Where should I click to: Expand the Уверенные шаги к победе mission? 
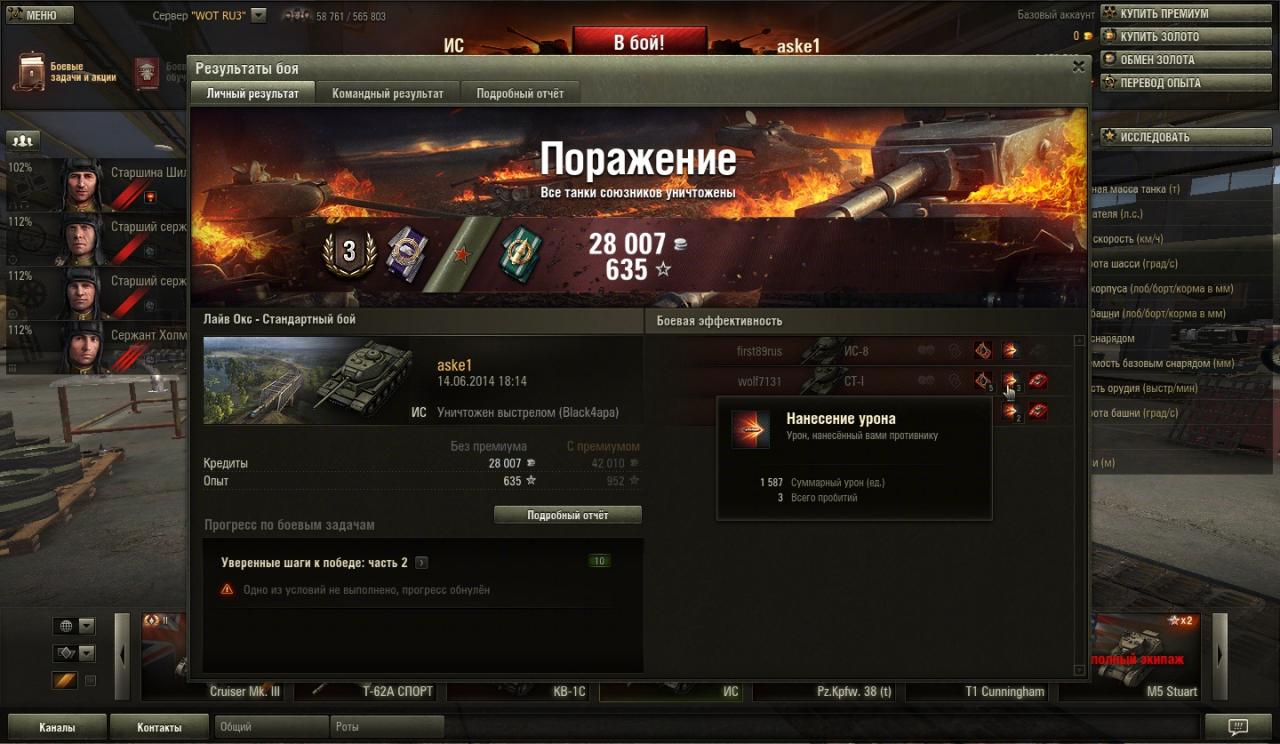(x=421, y=563)
